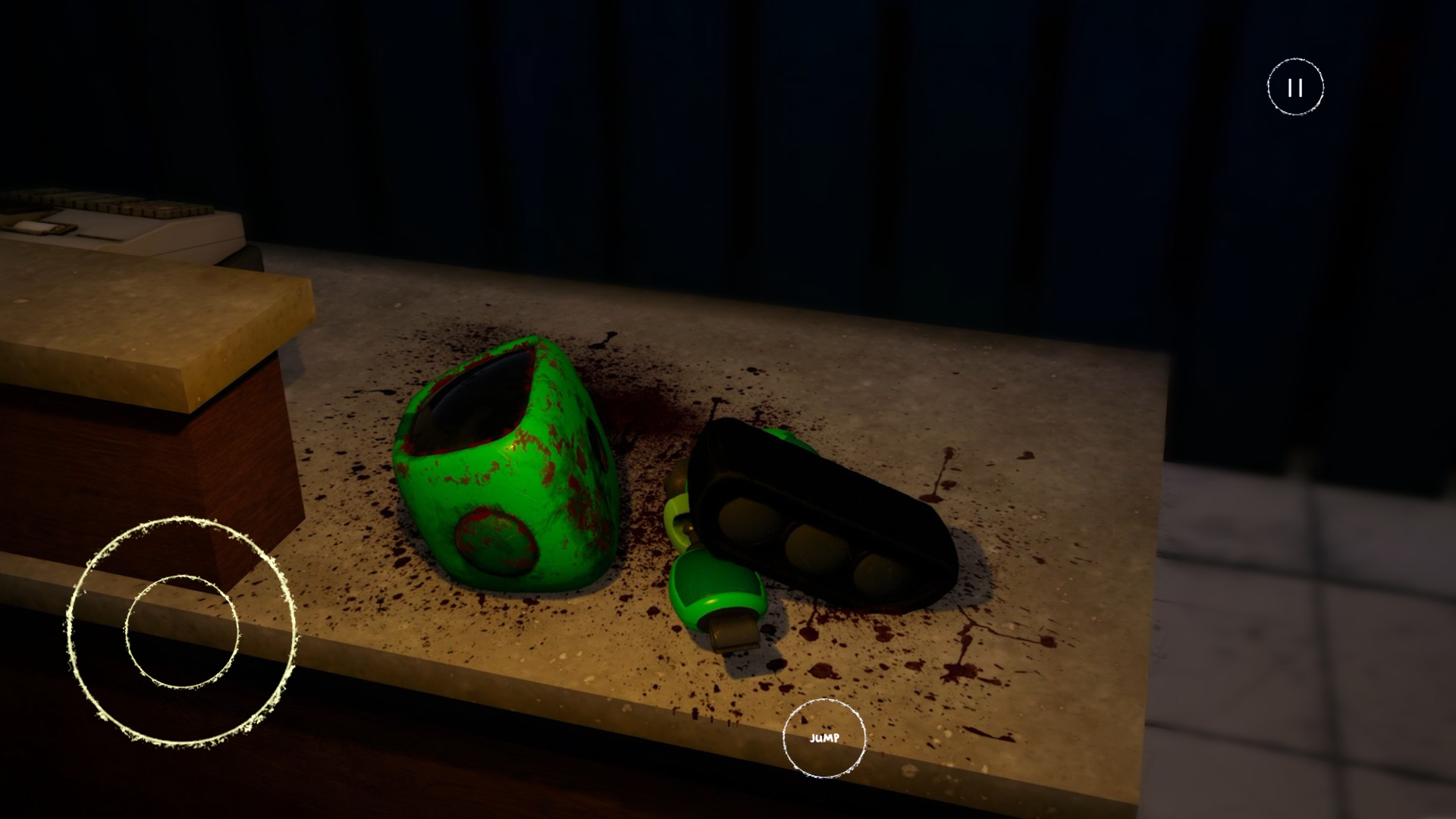The image size is (1456, 819).
Task: Tap the pause icon bars
Action: [1296, 86]
